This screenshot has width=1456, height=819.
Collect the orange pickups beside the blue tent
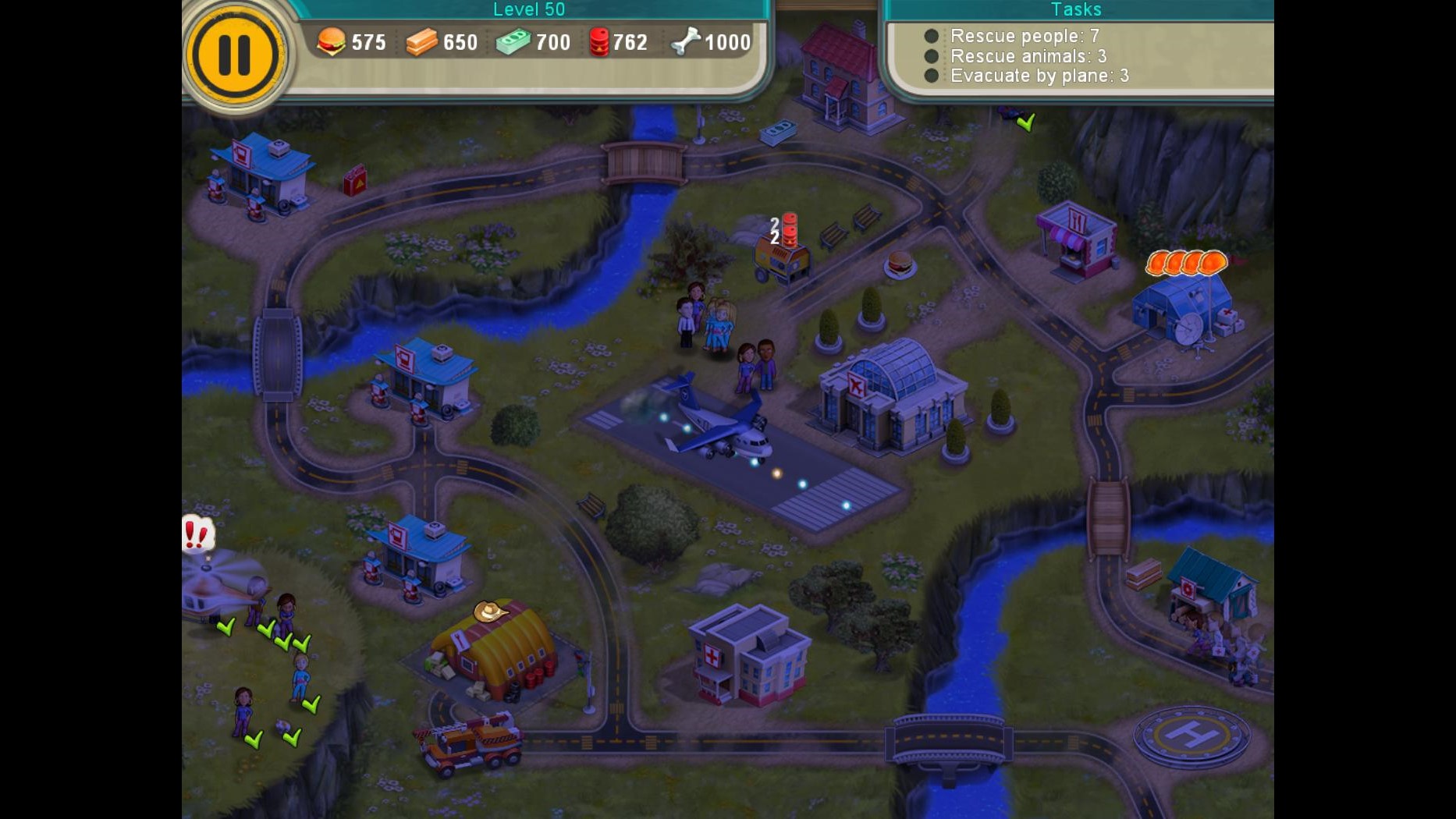pyautogui.click(x=1185, y=263)
